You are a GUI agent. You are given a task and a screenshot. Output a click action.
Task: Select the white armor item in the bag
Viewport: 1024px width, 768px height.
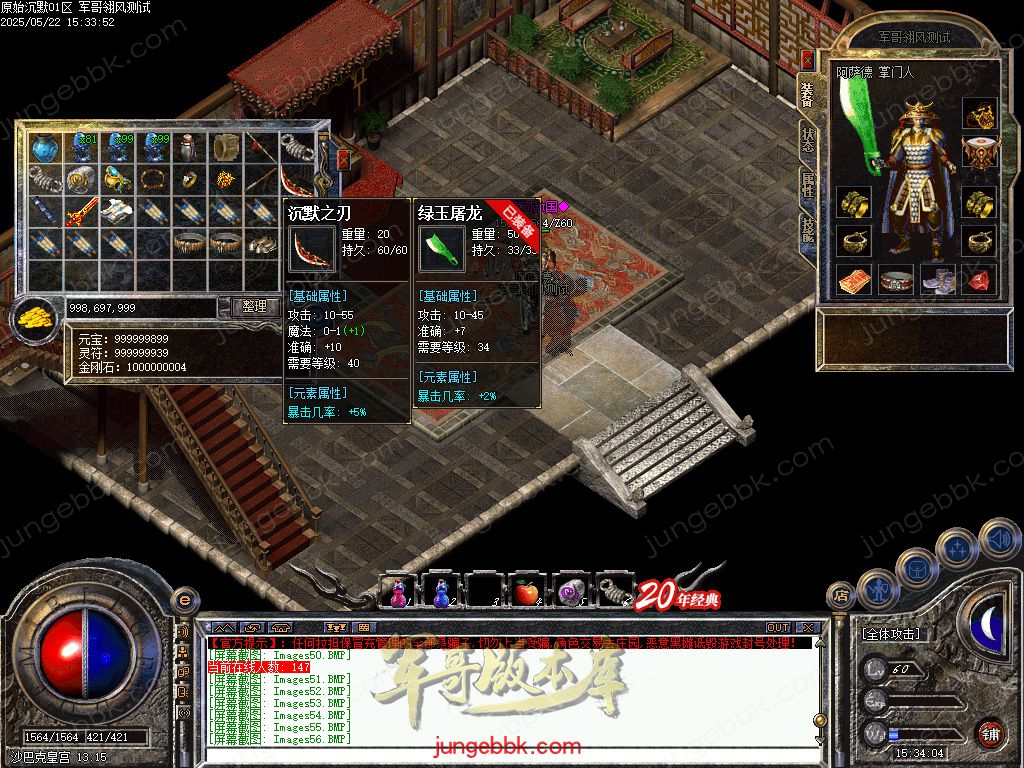118,211
